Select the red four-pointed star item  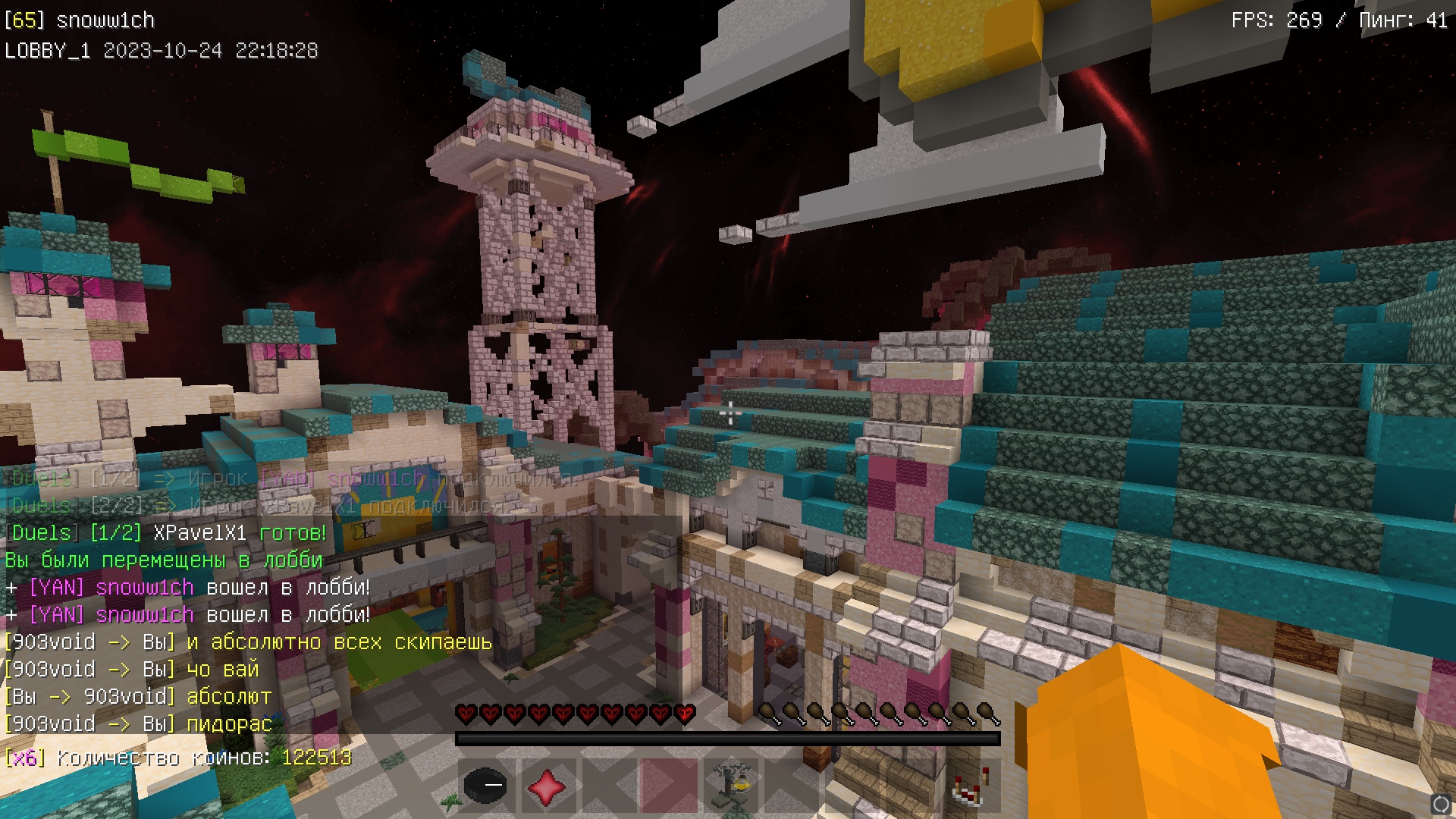(x=547, y=786)
